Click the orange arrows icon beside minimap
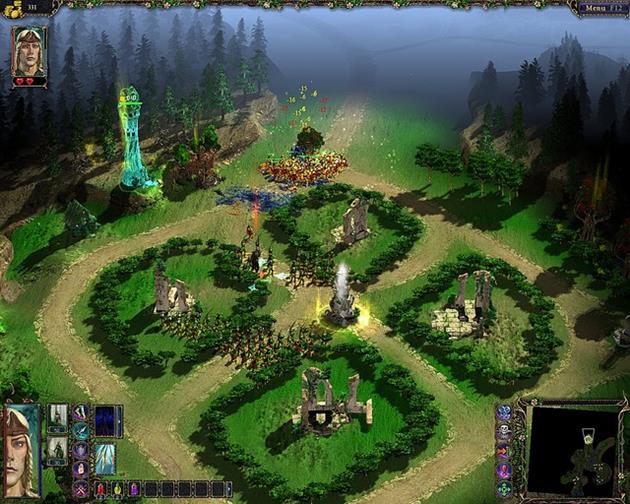 pos(504,451)
